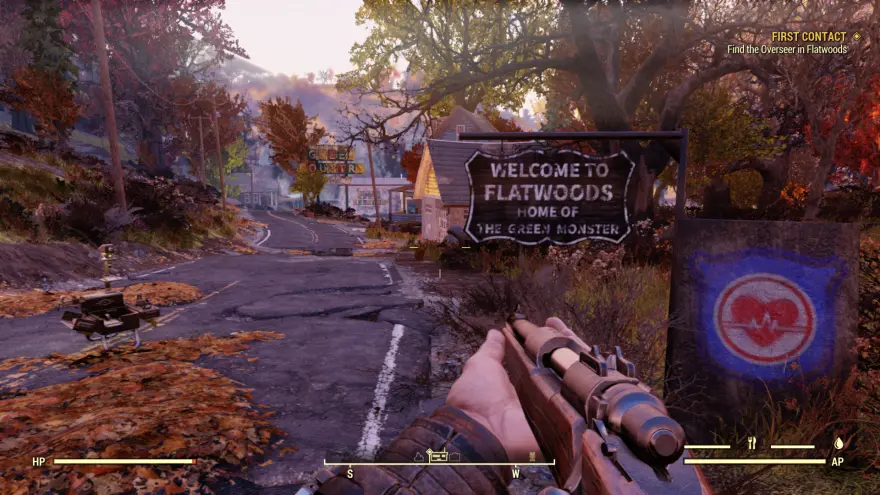Click the diamond quest marker beside First Contact
The image size is (880, 495).
[x=856, y=37]
